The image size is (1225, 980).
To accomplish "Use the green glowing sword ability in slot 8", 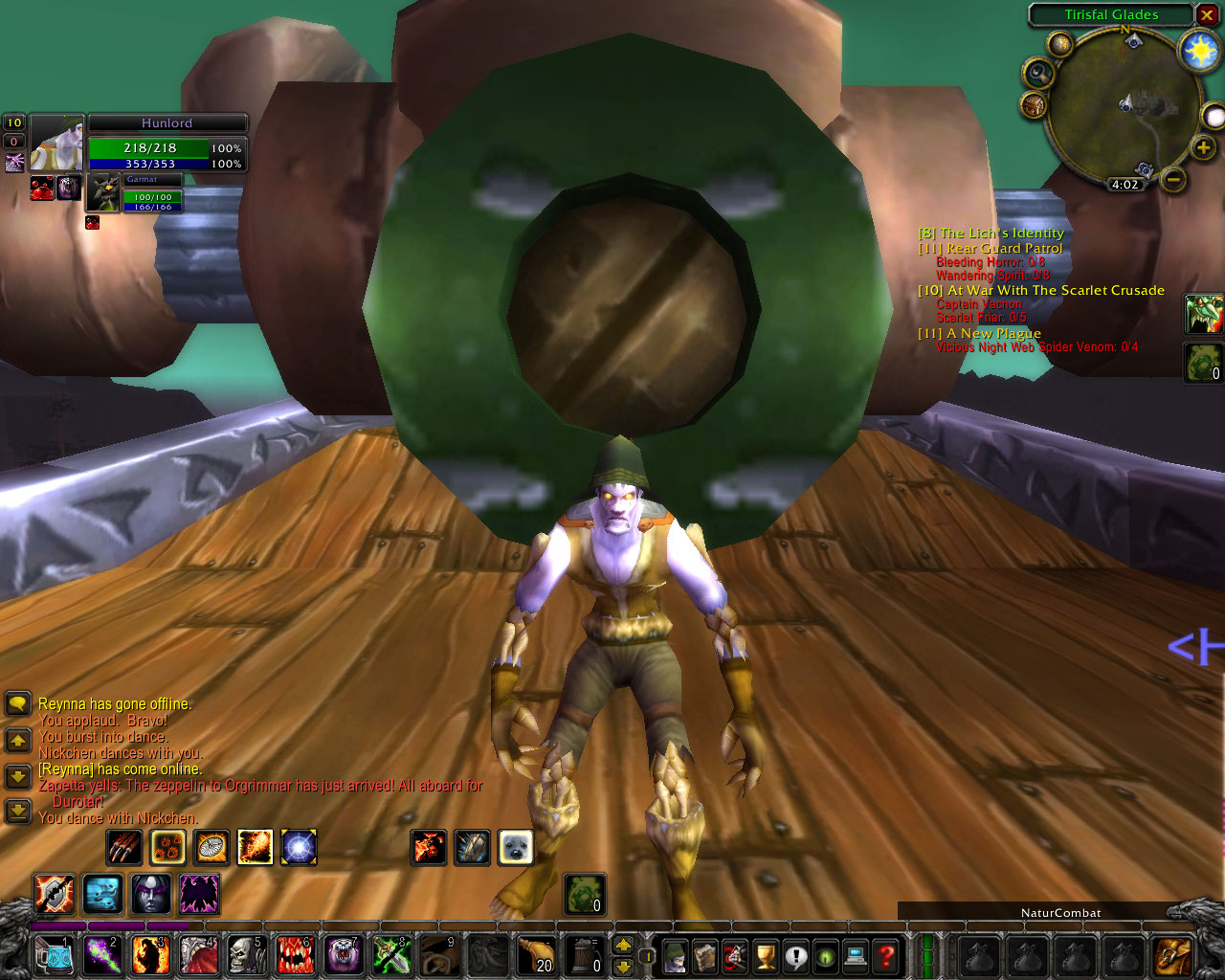I will click(390, 955).
